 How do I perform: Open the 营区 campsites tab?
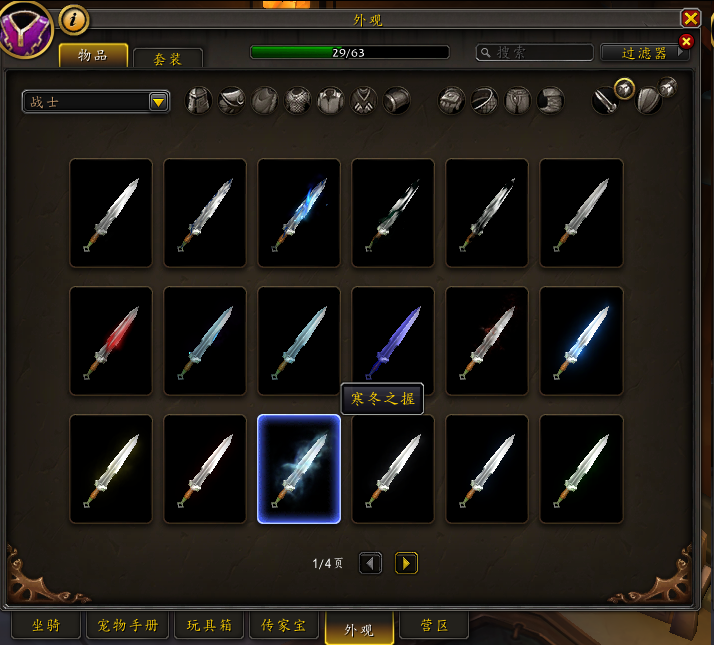pos(435,626)
